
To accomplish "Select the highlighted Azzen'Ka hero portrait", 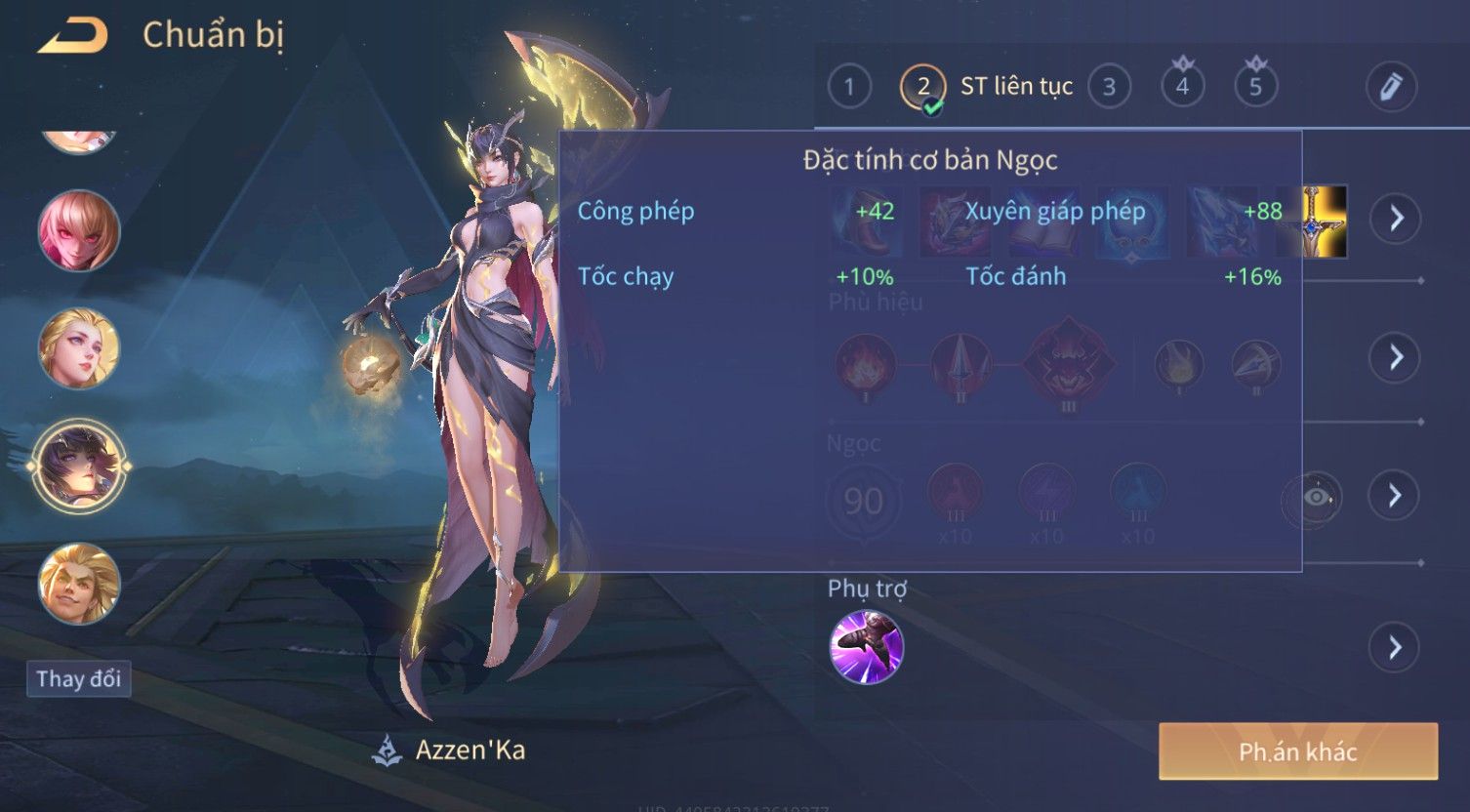I will [78, 467].
